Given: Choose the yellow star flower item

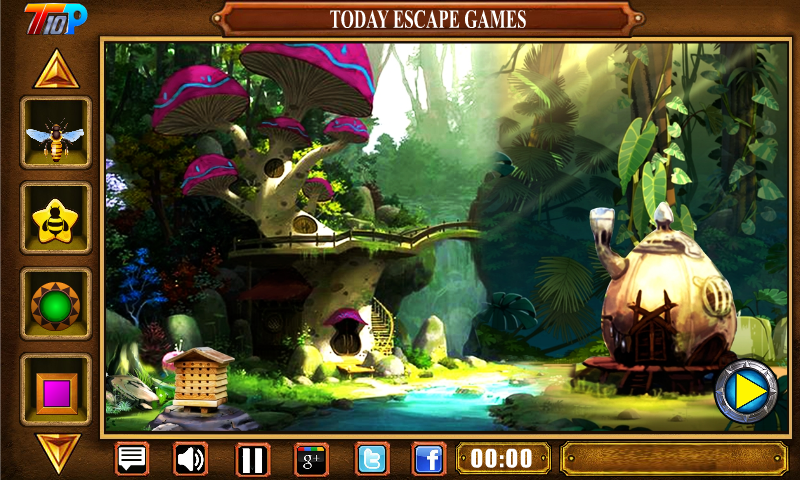Looking at the screenshot, I should [x=56, y=218].
